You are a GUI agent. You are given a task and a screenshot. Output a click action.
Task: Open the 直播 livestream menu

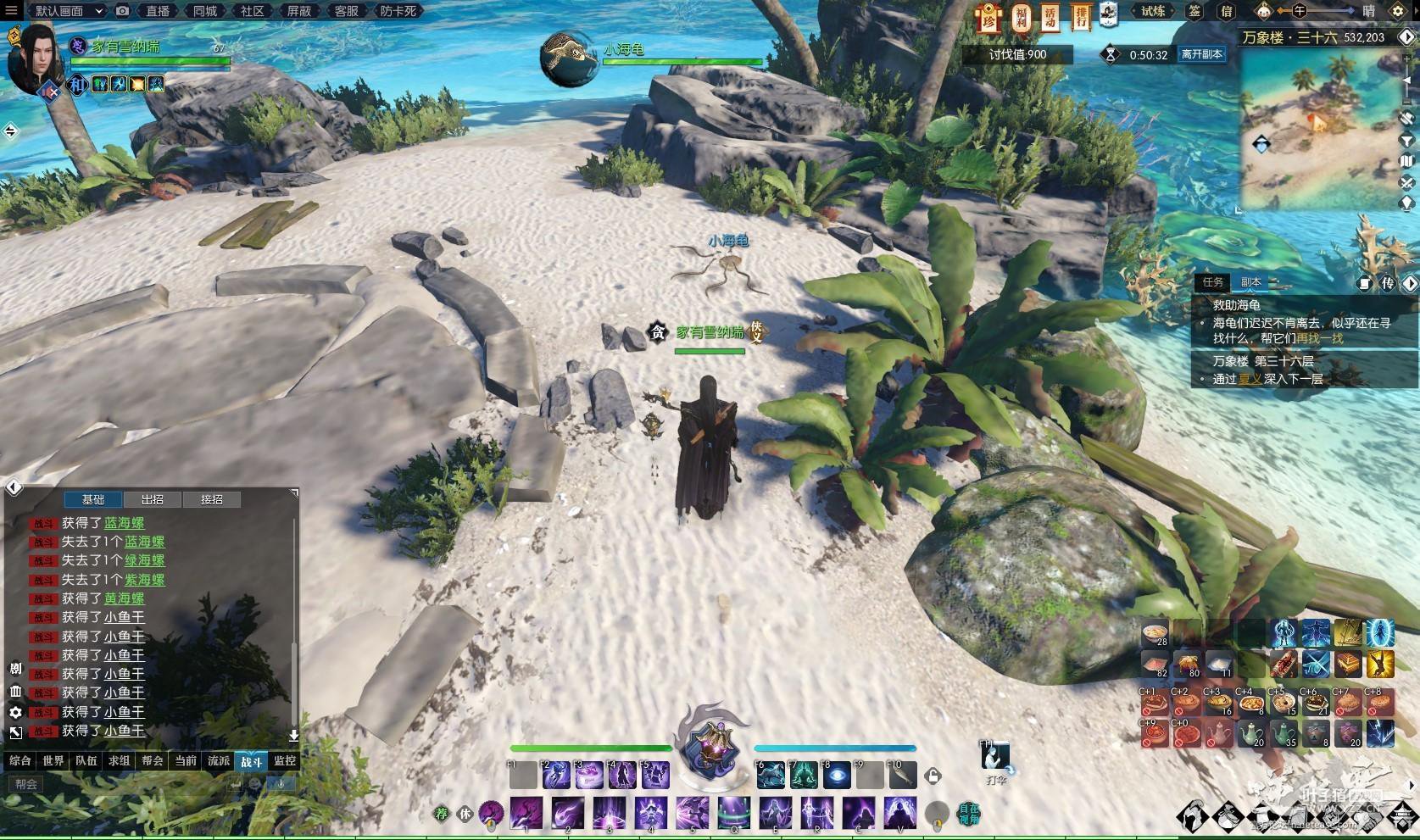click(158, 11)
